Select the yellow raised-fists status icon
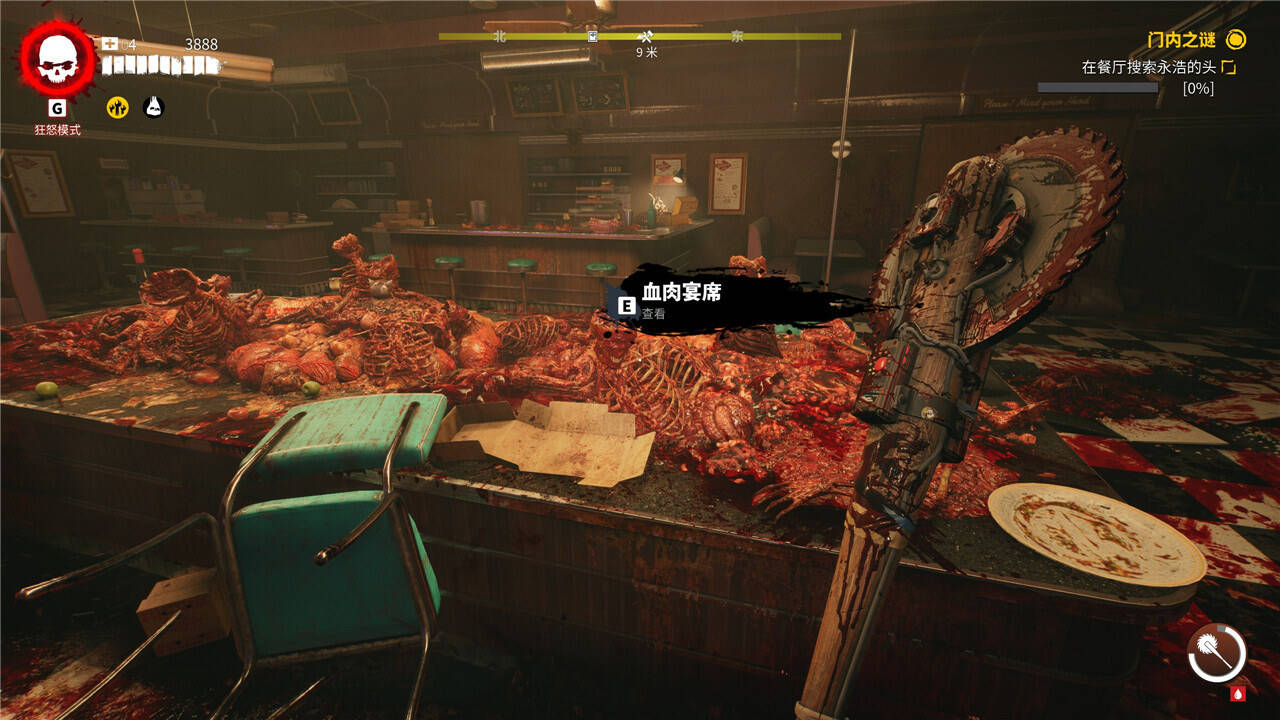The image size is (1280, 720). [118, 107]
